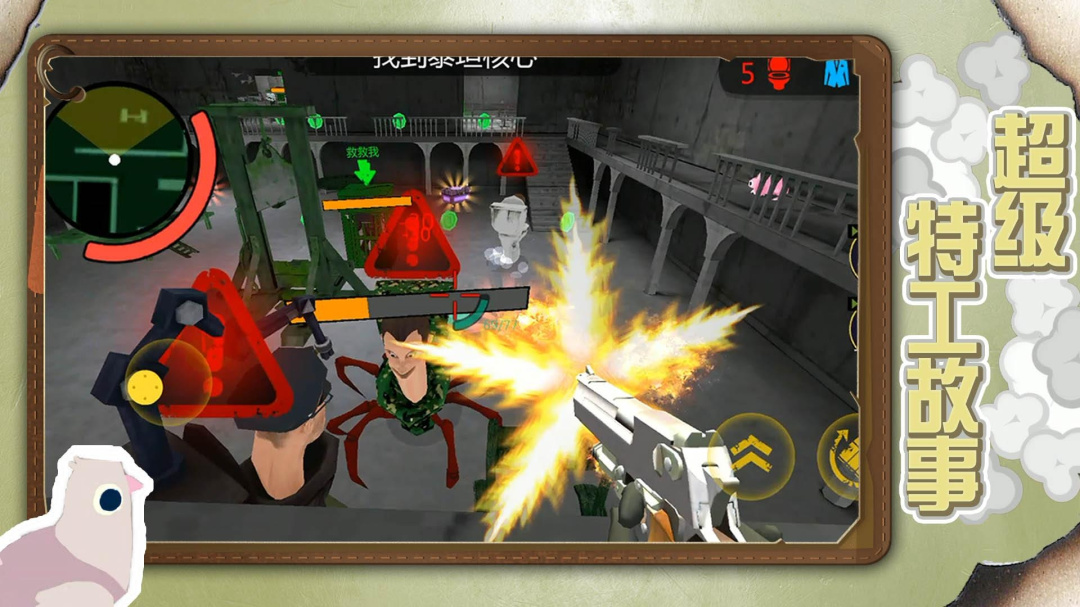Tap the yellow virtual movement joystick
The image size is (1080, 607).
click(146, 383)
